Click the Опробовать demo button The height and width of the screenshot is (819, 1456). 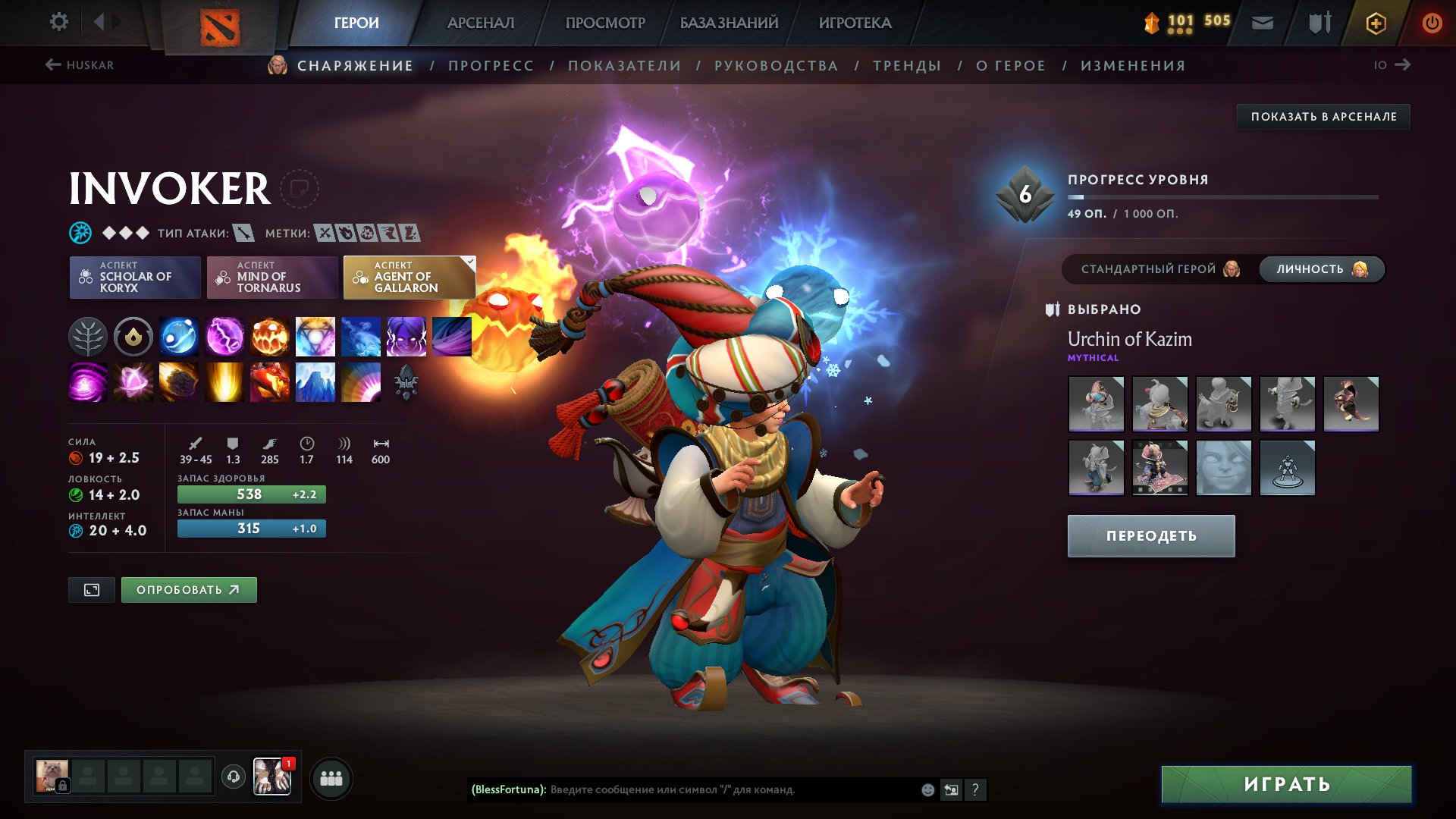(x=189, y=590)
